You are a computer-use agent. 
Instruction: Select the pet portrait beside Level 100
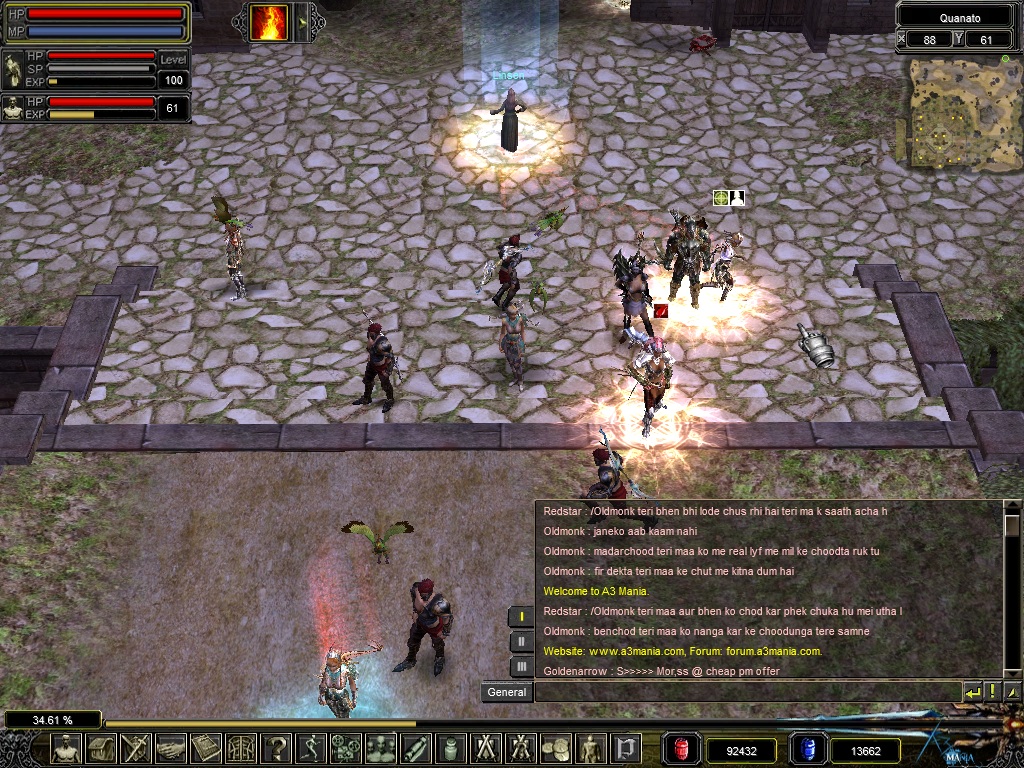coord(13,70)
